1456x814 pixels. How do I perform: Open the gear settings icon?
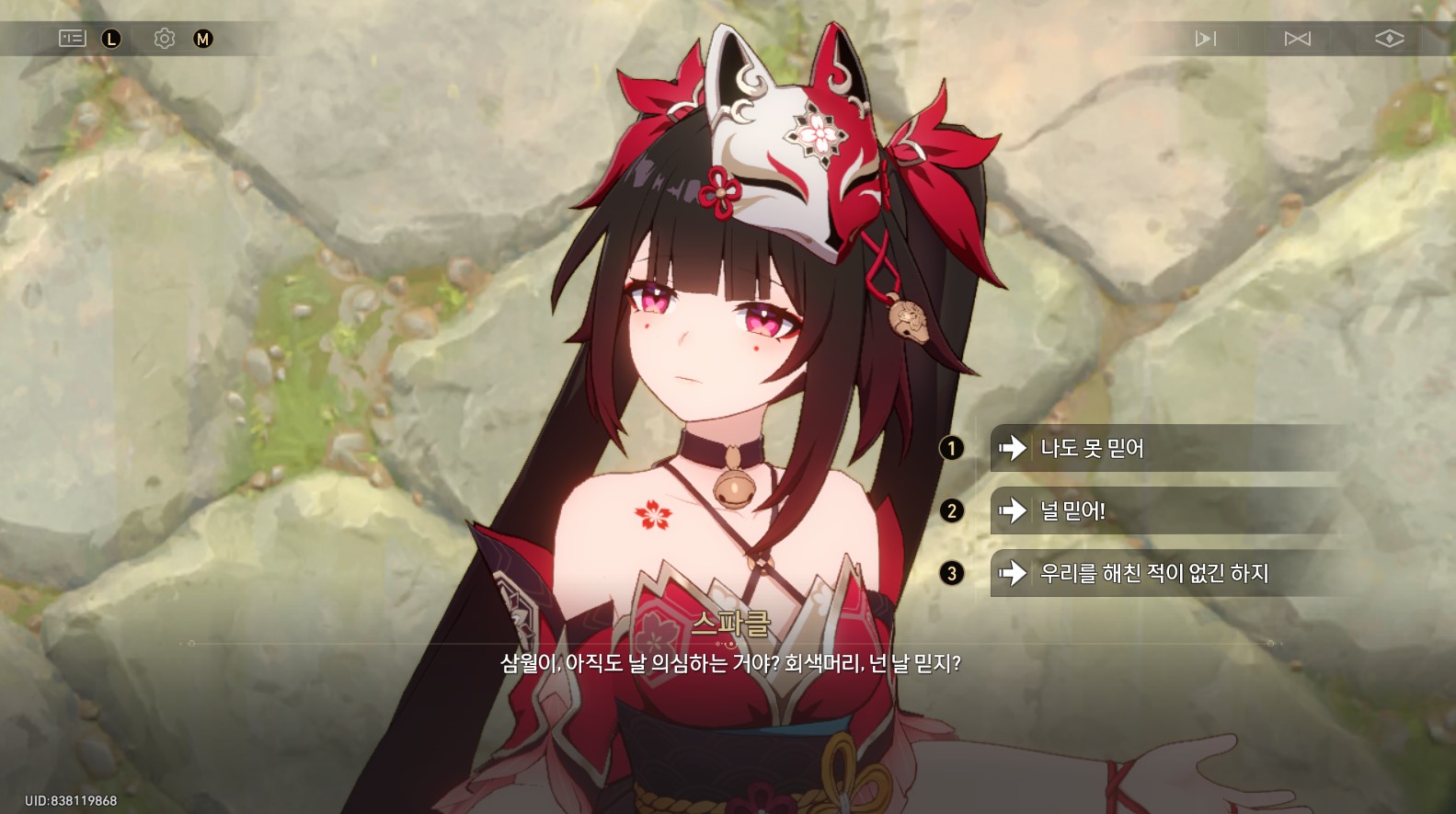point(165,39)
